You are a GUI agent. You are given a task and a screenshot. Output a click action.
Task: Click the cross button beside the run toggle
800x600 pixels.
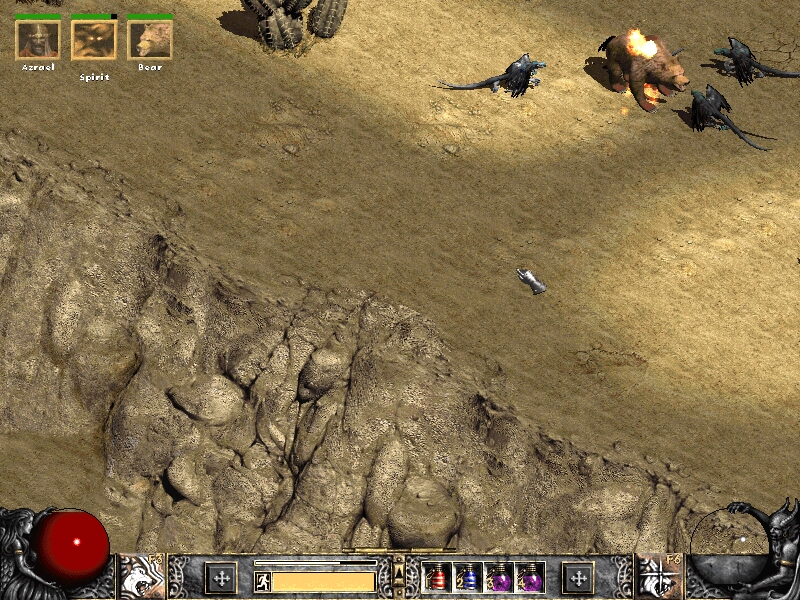point(221,577)
